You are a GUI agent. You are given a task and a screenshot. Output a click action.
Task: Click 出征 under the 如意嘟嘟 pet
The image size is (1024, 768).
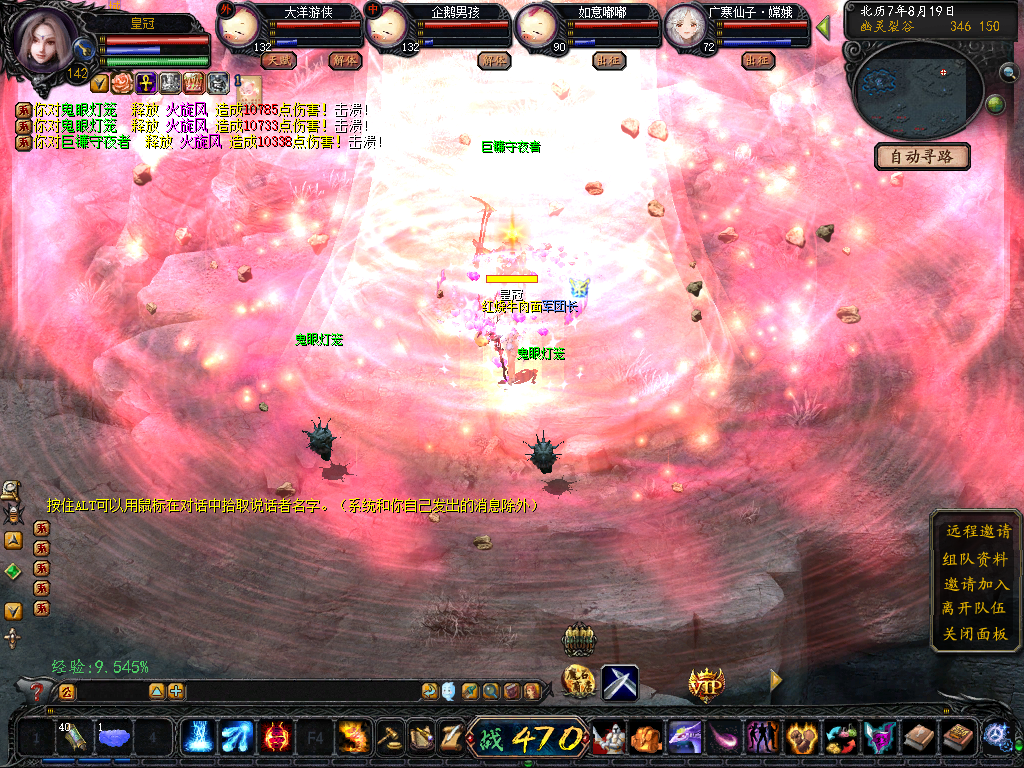(x=609, y=60)
